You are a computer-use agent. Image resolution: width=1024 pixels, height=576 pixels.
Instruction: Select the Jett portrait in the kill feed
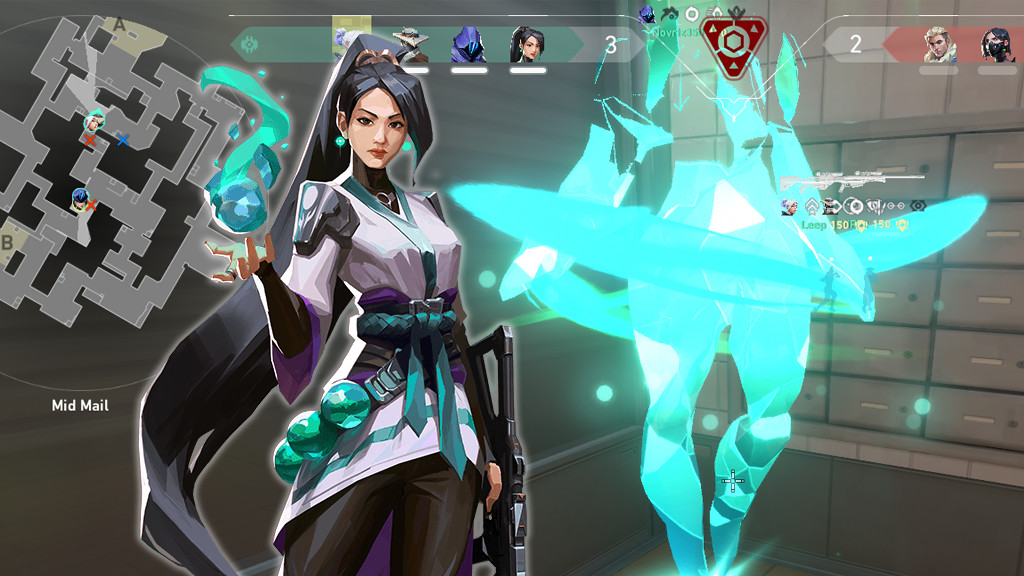coord(789,207)
